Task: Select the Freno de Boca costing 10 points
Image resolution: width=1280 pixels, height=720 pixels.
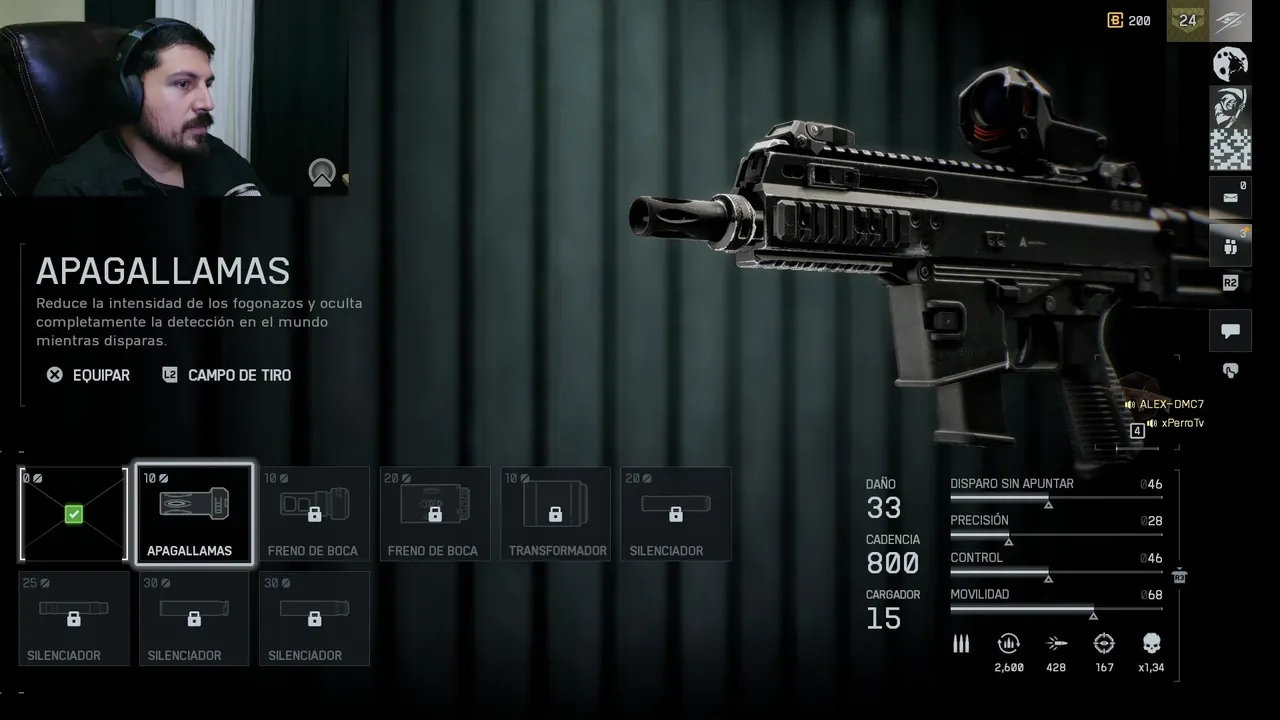Action: tap(314, 514)
